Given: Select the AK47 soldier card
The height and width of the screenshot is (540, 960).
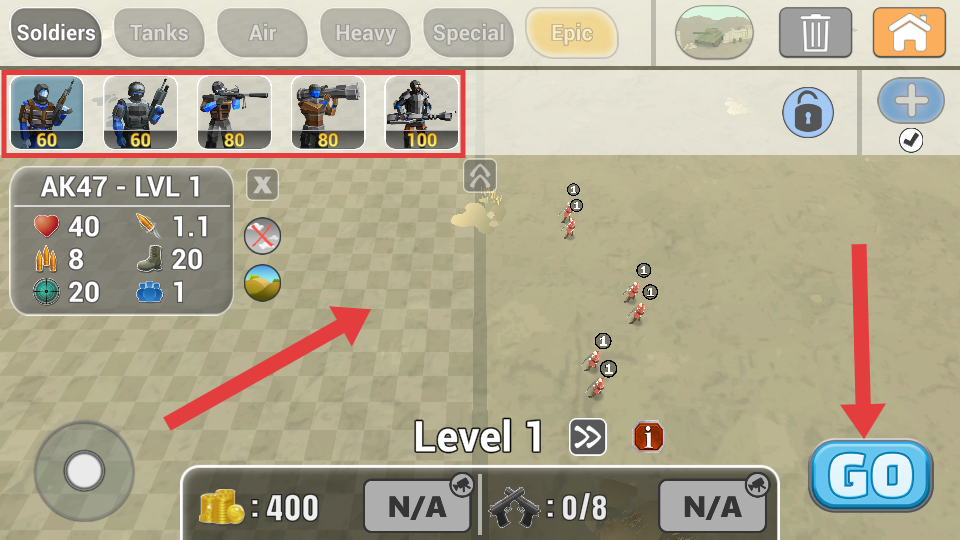Looking at the screenshot, I should [x=47, y=113].
